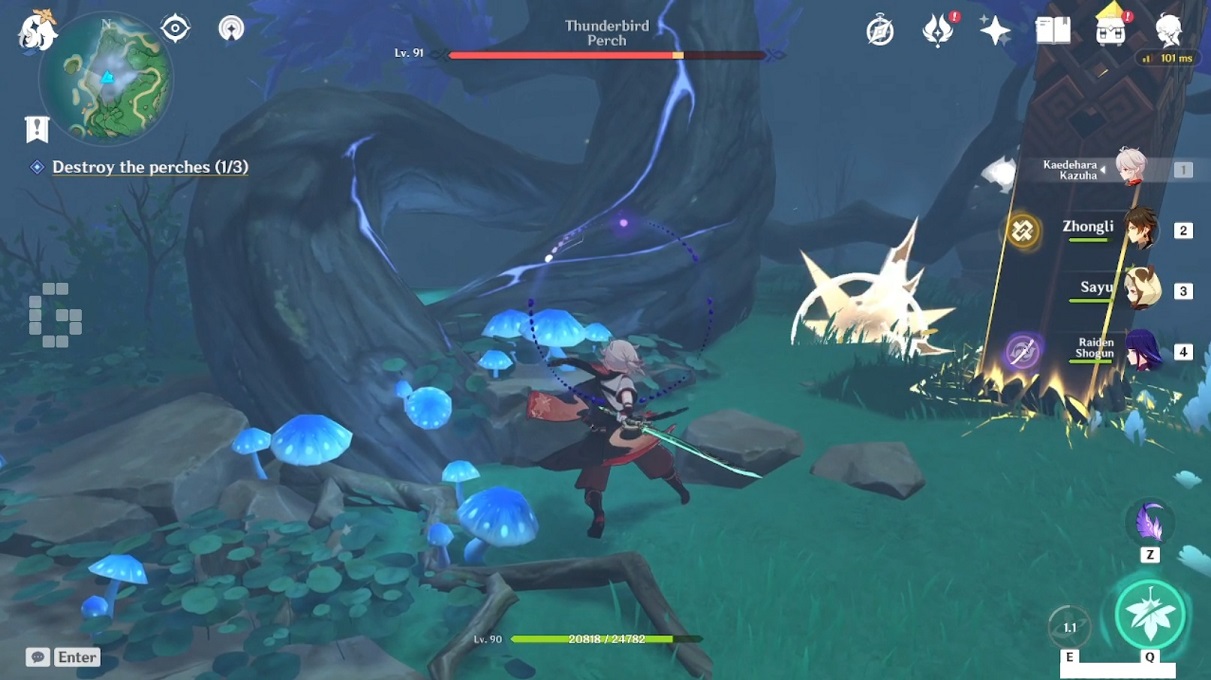The width and height of the screenshot is (1211, 680).
Task: Click the quest exclamation bookmark icon
Action: coord(37,129)
